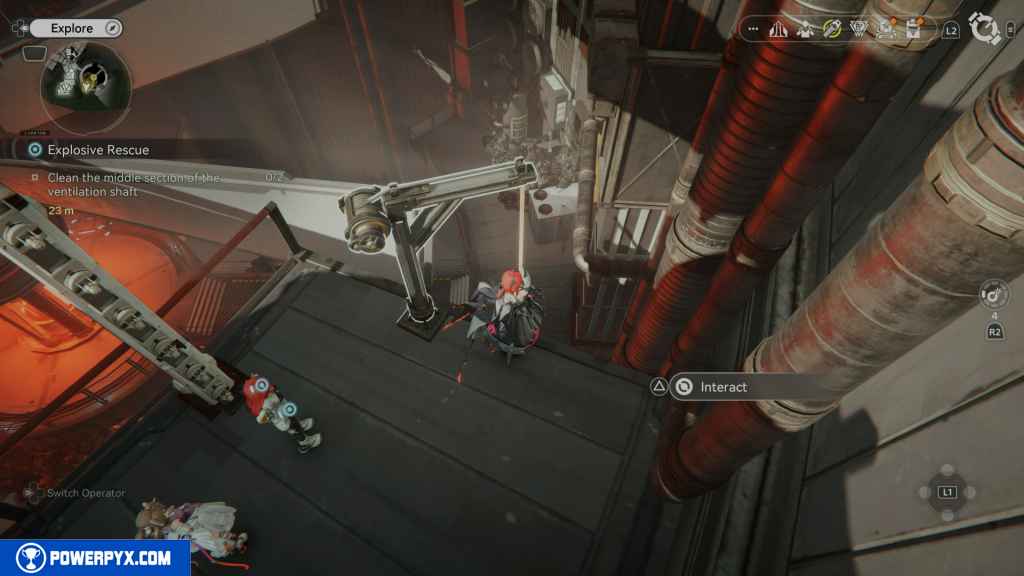Viewport: 1024px width, 576px height.
Task: Visit the PowerPyx.com watermark logo
Action: pos(95,557)
